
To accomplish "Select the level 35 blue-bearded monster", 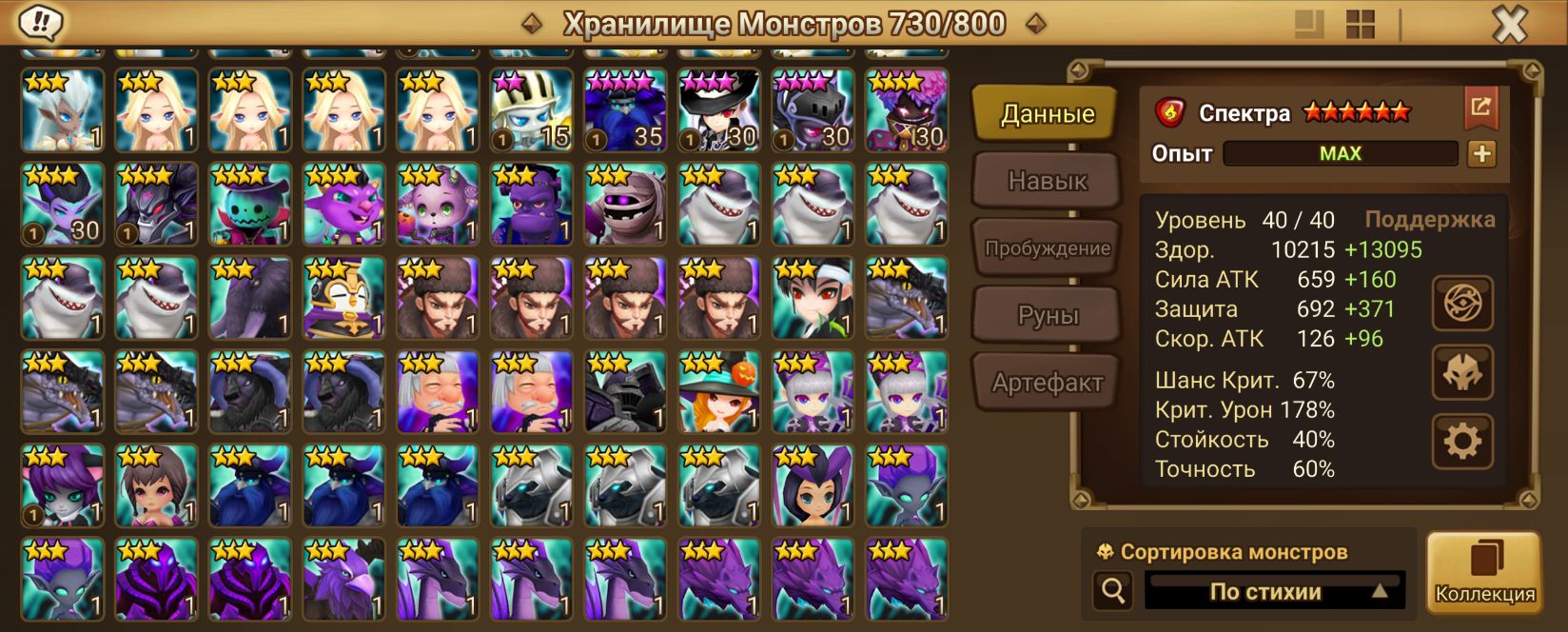I will [625, 110].
